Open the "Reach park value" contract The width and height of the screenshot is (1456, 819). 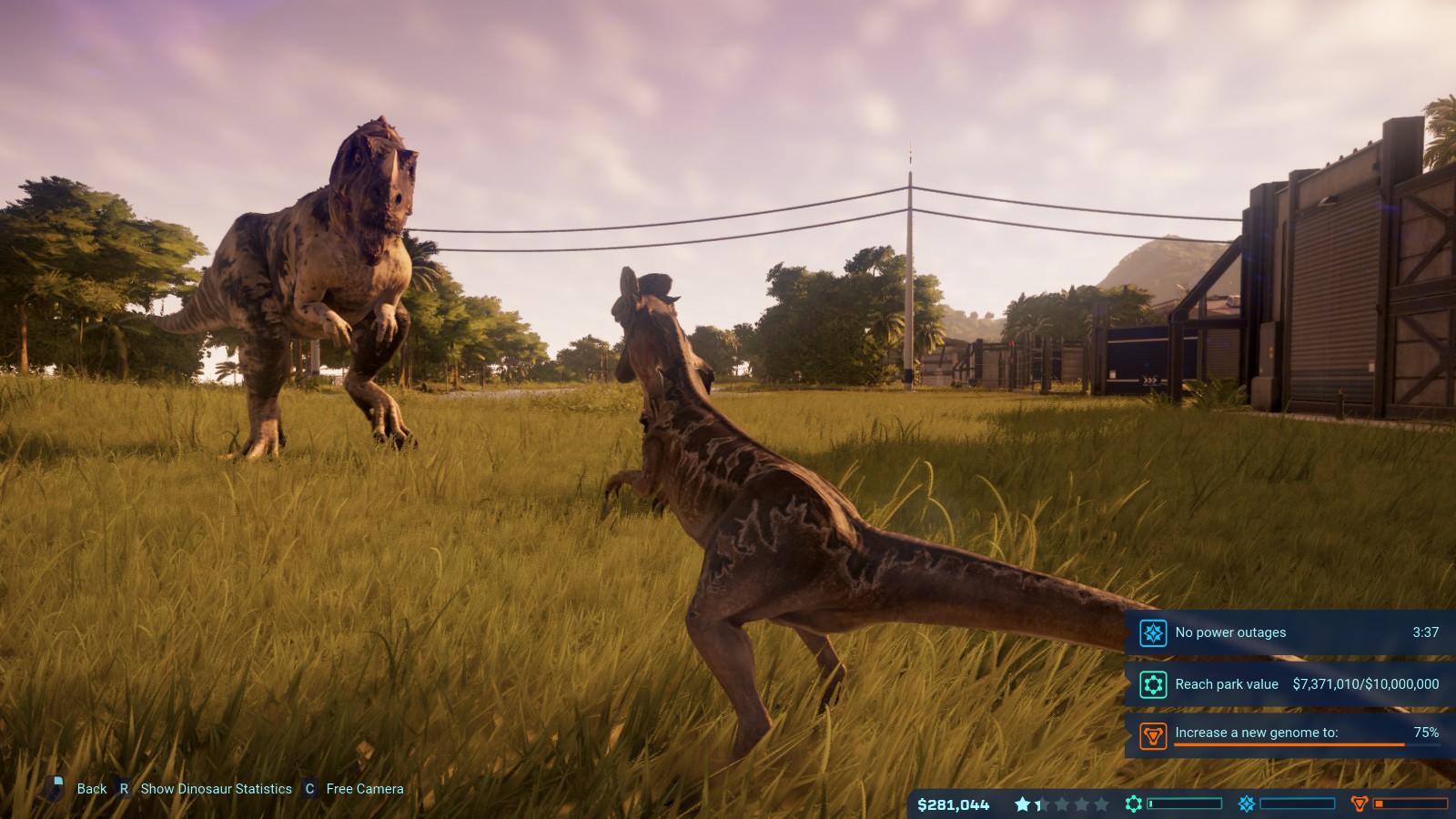(x=1226, y=684)
